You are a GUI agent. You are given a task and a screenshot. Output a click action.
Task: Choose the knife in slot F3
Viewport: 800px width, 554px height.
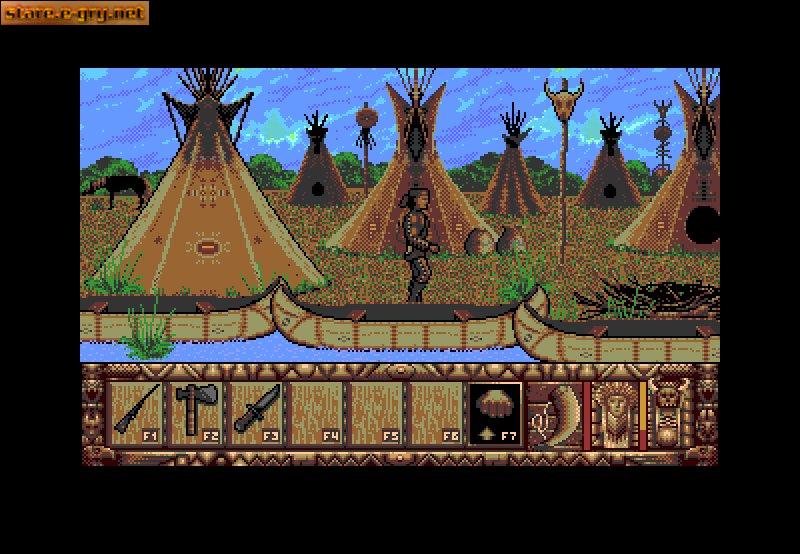point(257,410)
